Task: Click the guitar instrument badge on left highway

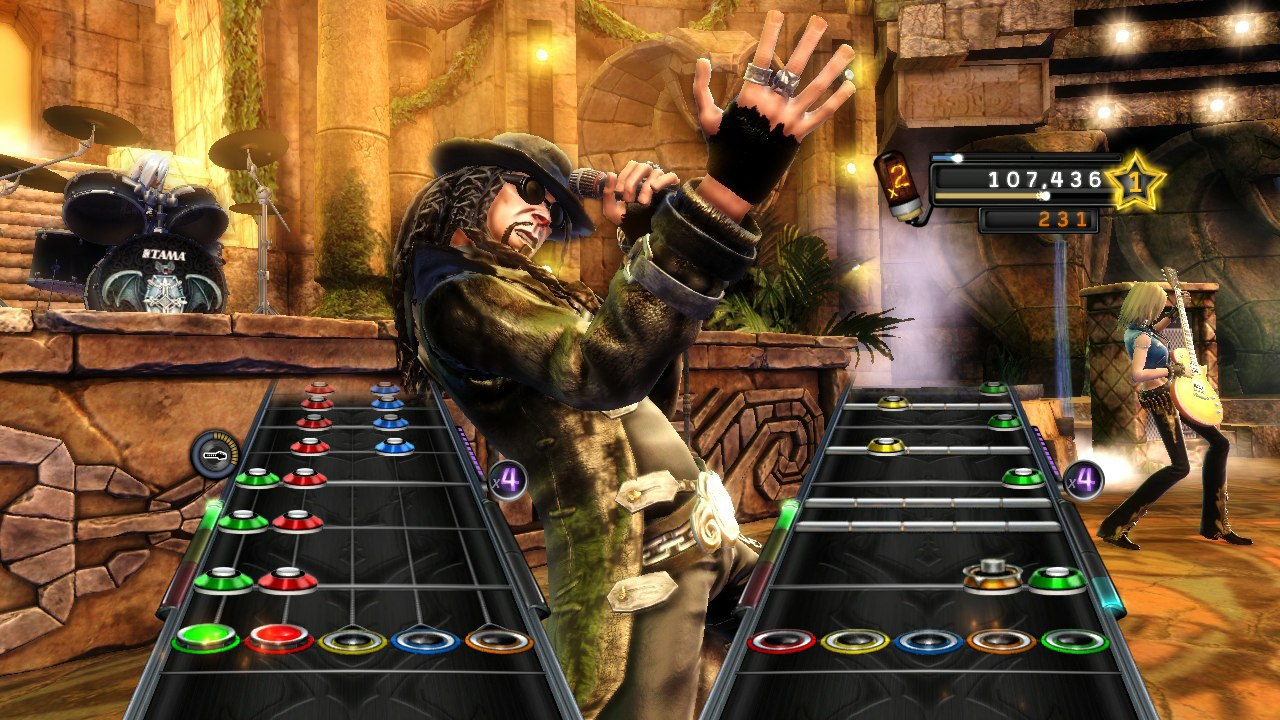Action: [213, 451]
